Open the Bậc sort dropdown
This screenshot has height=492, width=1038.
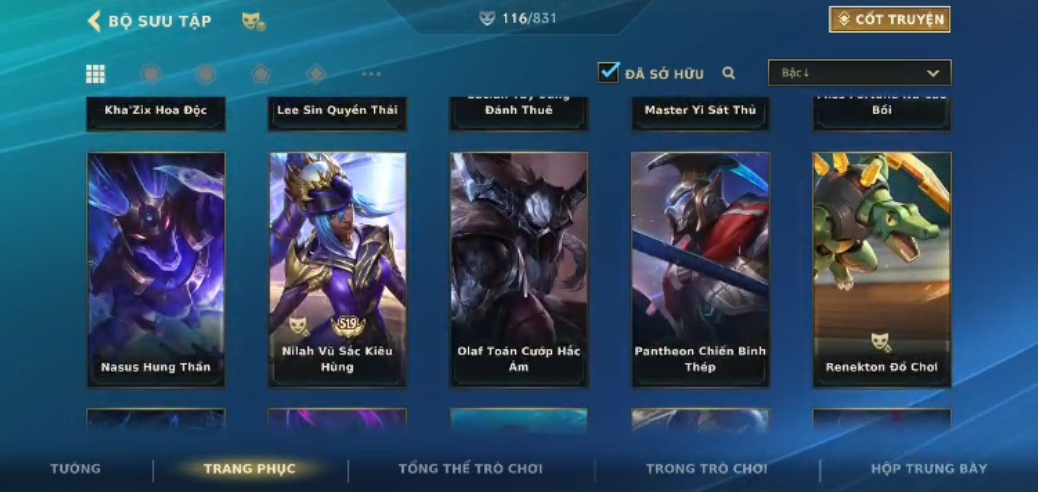[x=859, y=73]
